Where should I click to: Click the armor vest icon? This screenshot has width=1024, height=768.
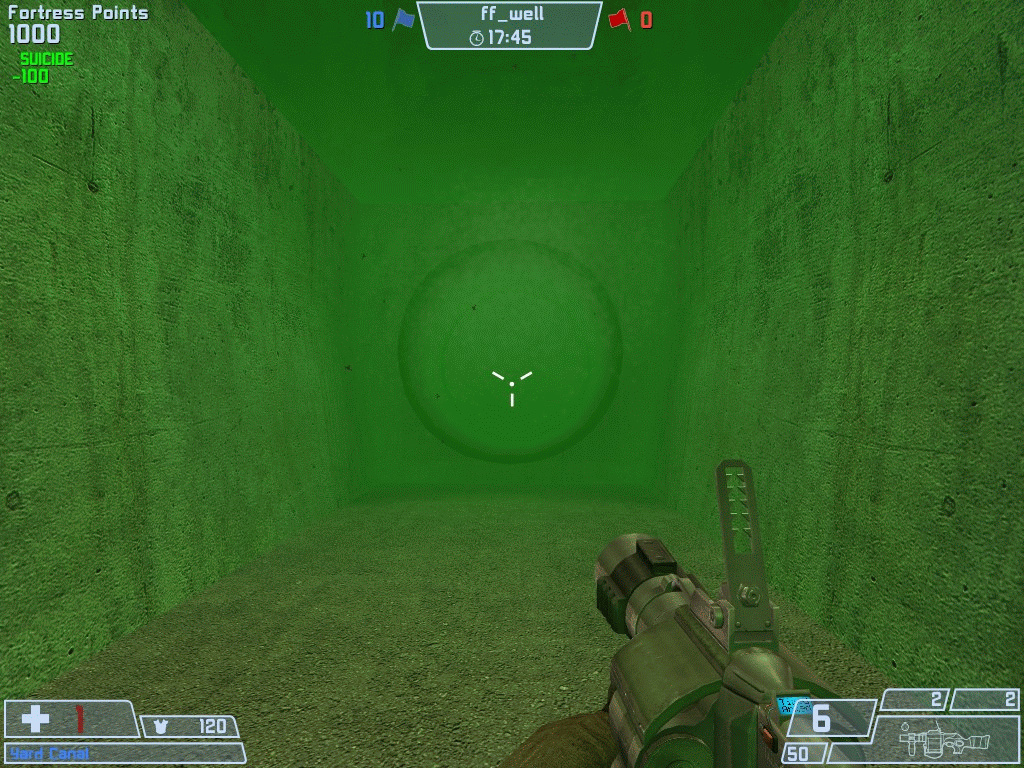pyautogui.click(x=161, y=727)
